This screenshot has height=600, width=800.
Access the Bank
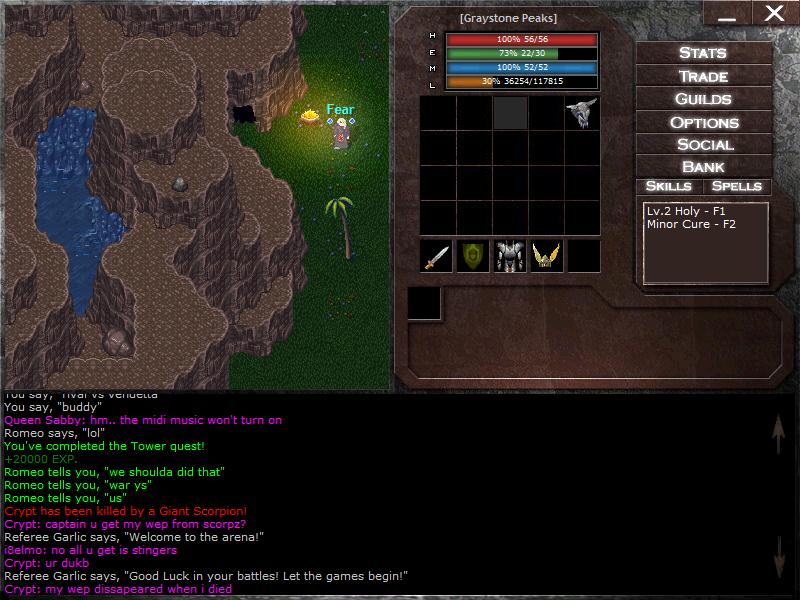[703, 166]
